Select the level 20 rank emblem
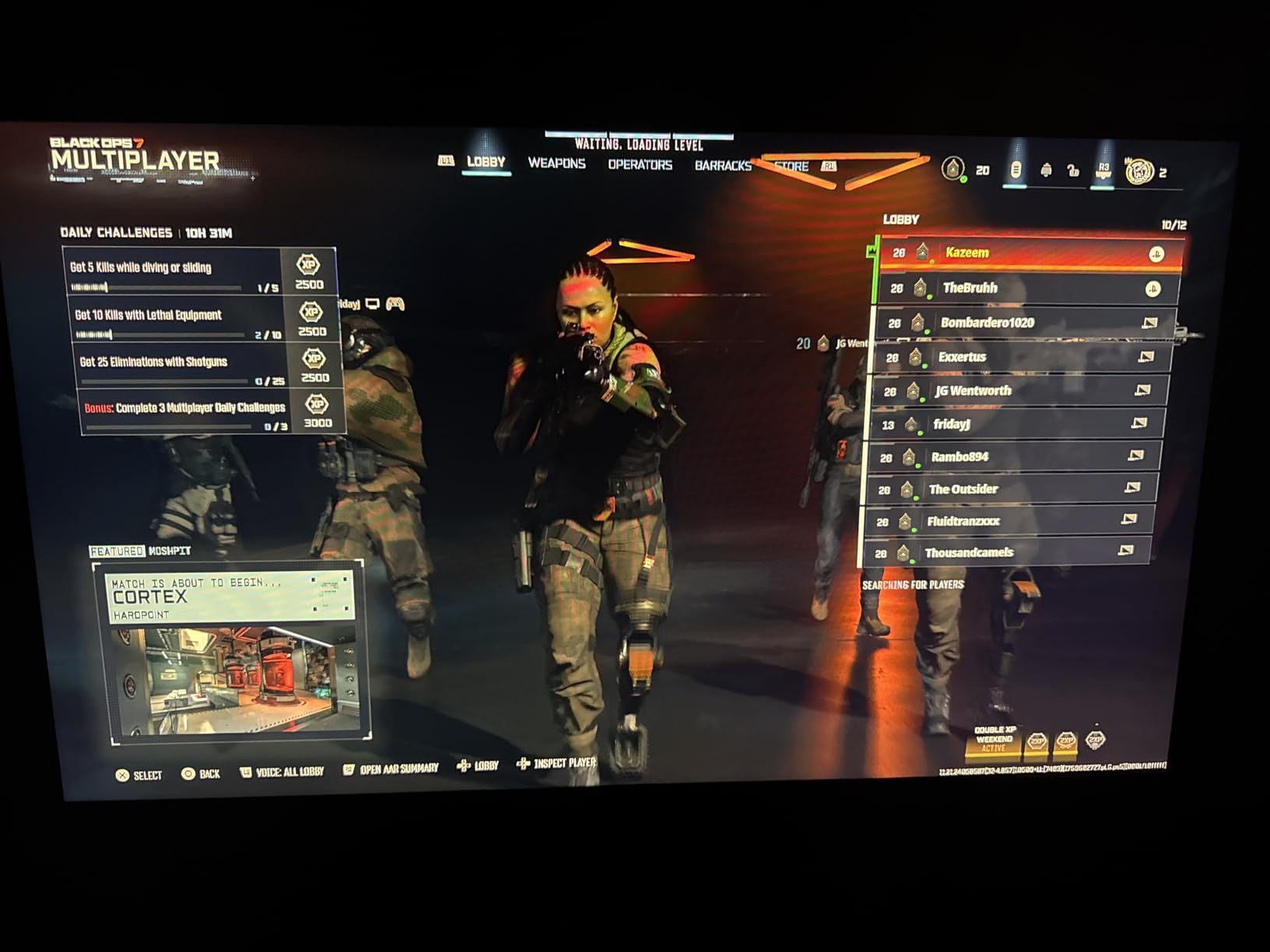Screen dimensions: 1270x952 (953, 169)
